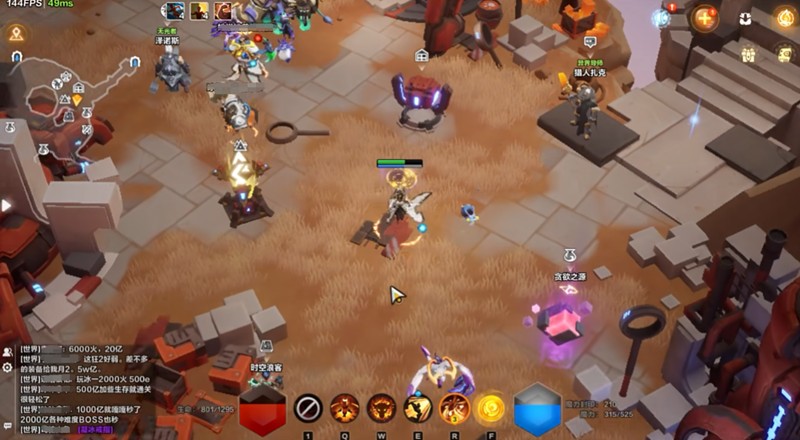Cast the R ultimate skill

454,408
